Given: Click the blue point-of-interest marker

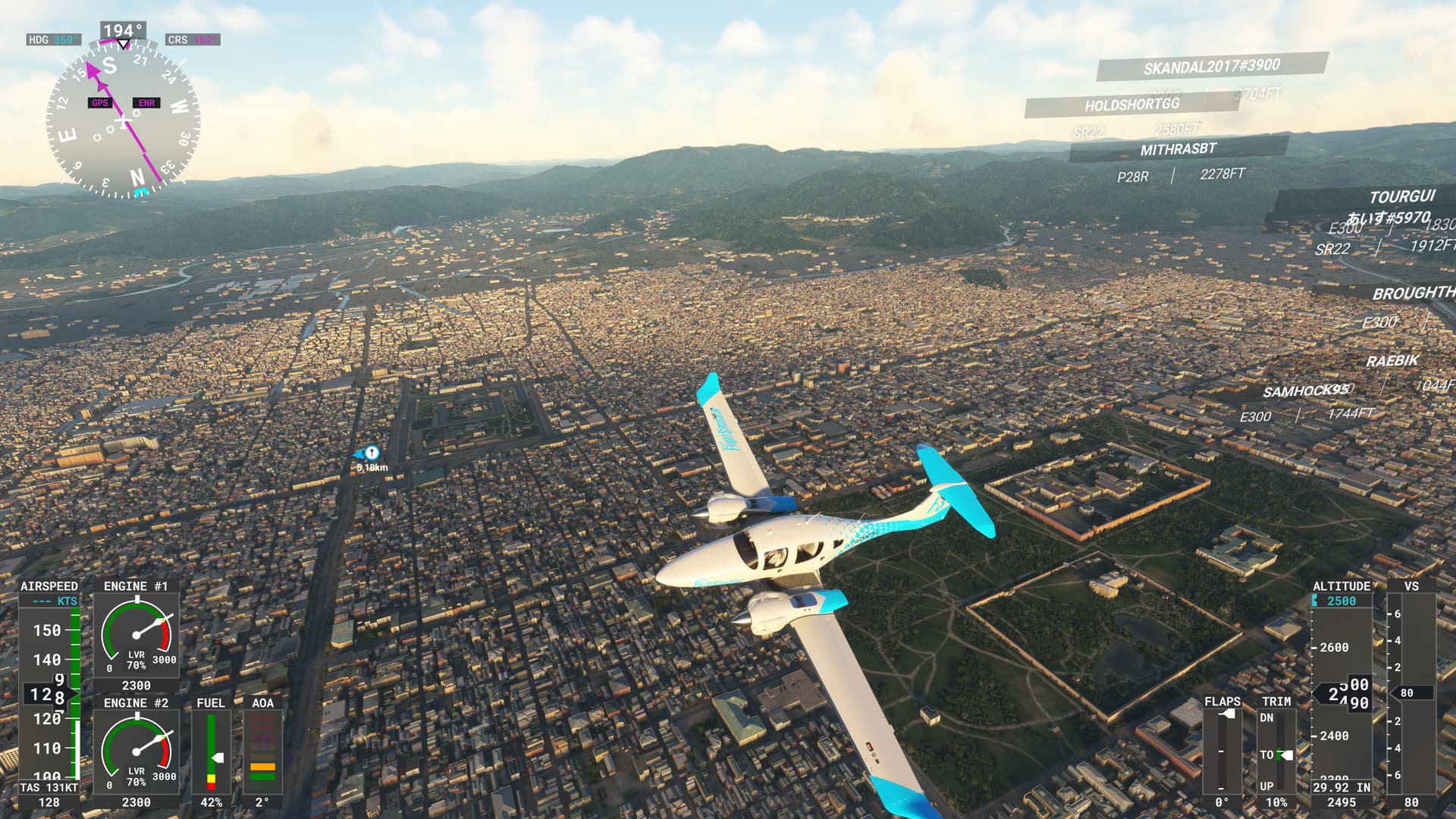Looking at the screenshot, I should [x=371, y=453].
